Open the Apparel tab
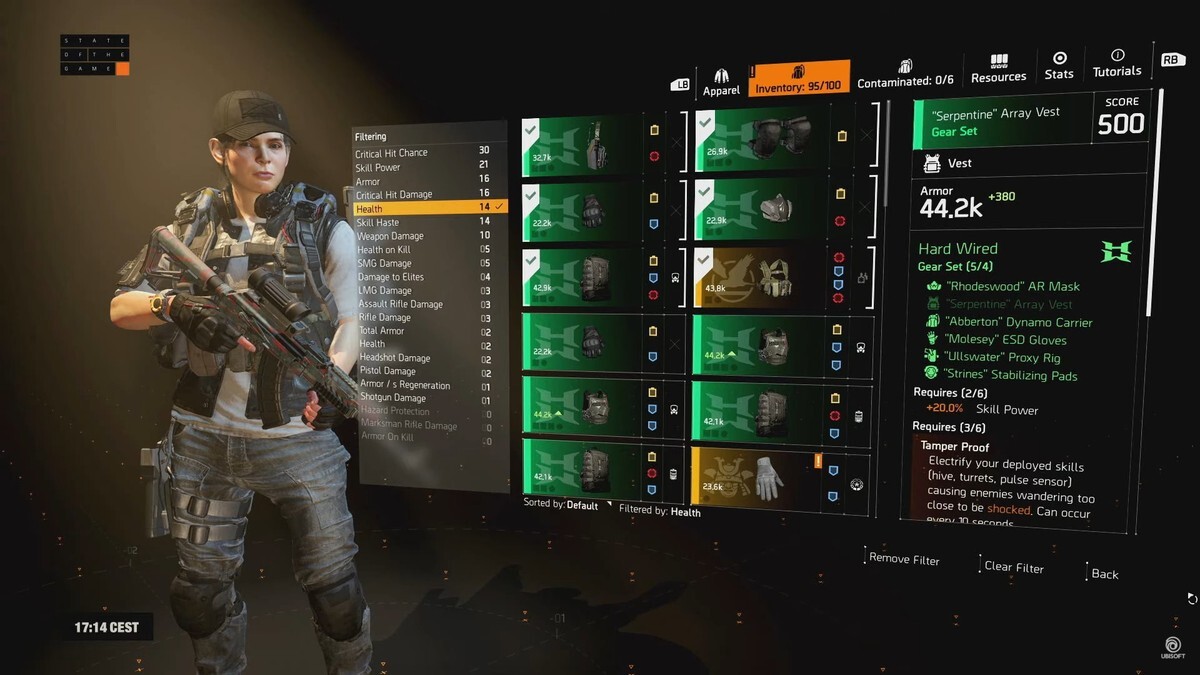 (x=721, y=81)
